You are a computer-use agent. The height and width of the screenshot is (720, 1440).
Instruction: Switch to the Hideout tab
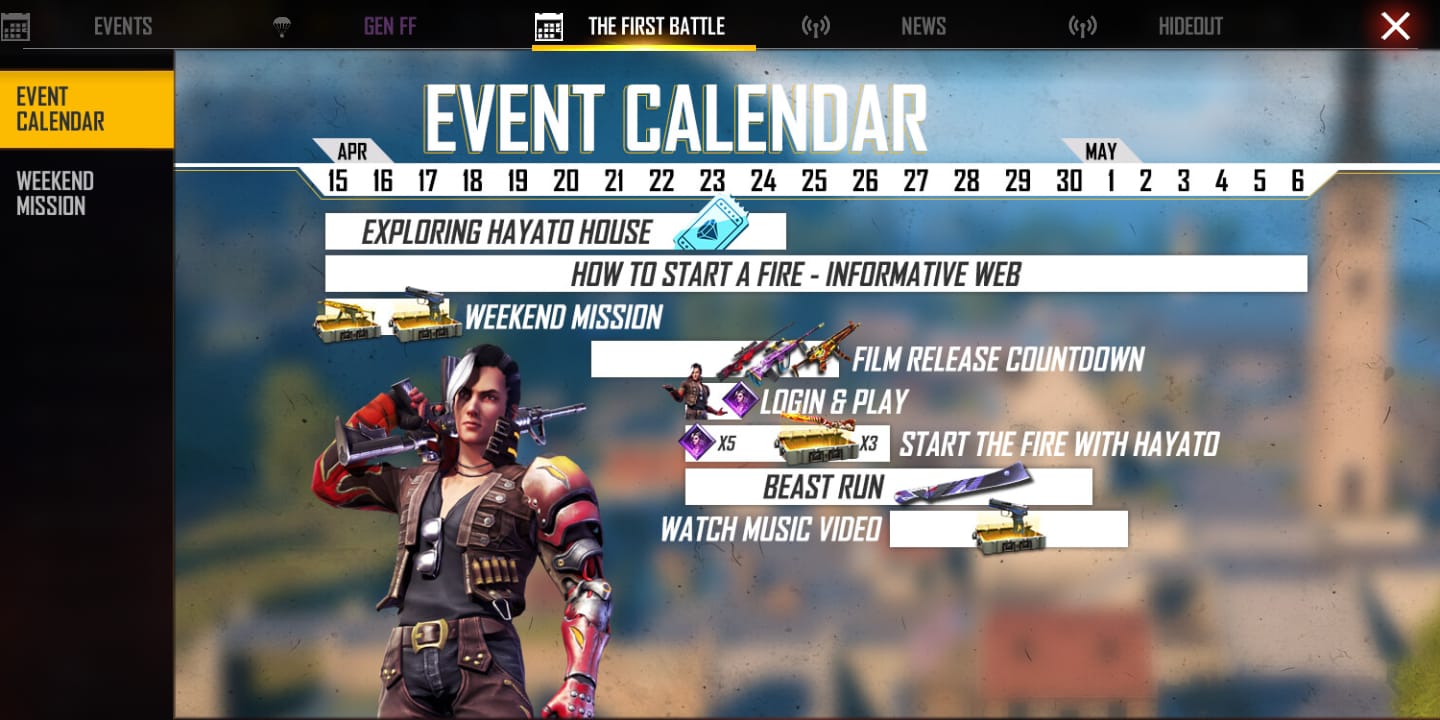[x=1190, y=26]
